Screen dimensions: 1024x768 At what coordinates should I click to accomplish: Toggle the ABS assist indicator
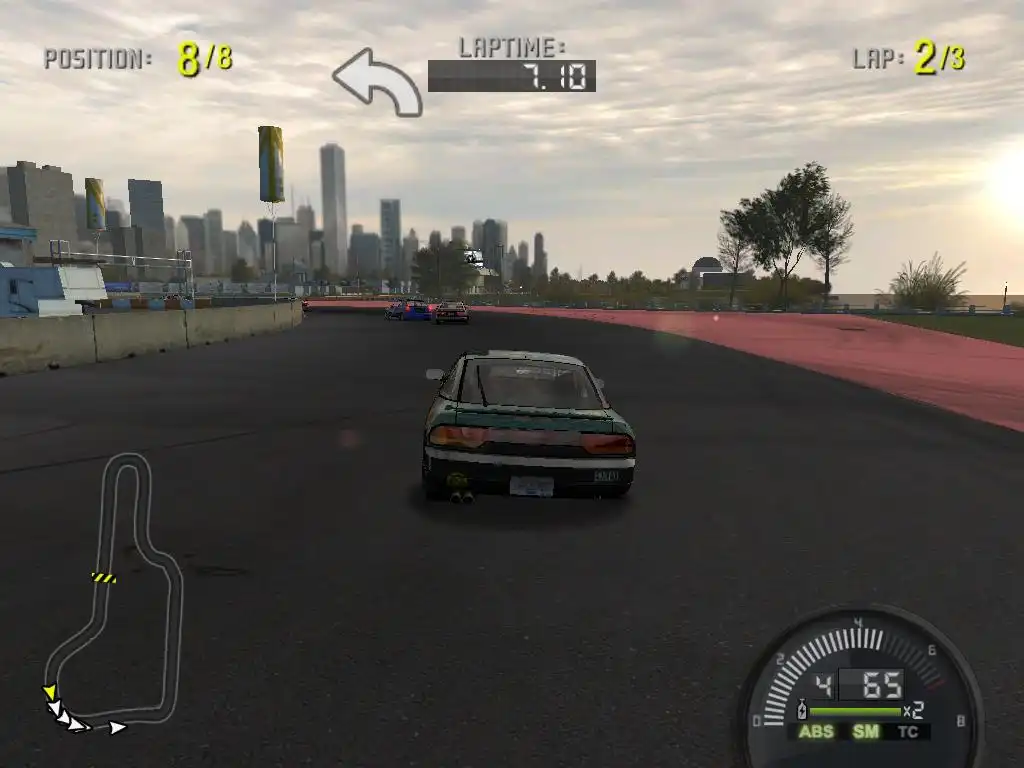815,732
